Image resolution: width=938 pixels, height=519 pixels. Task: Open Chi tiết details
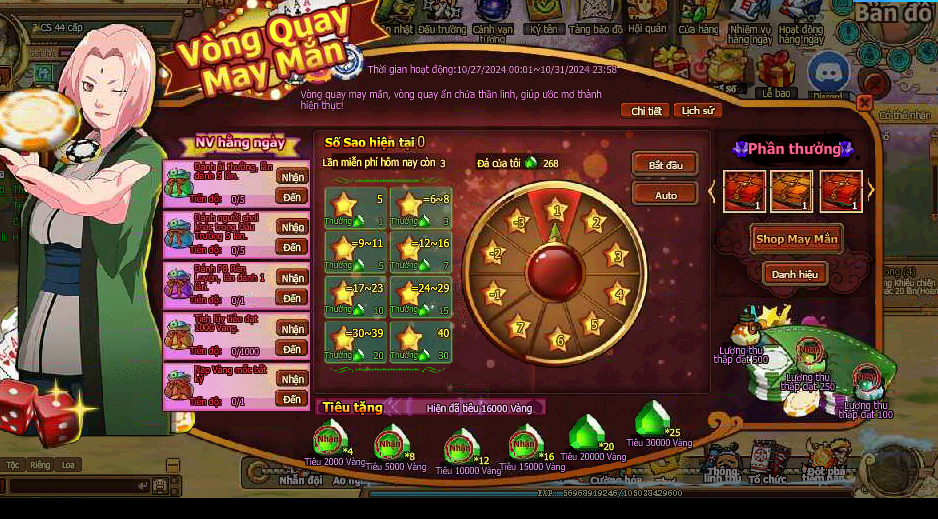[x=645, y=111]
